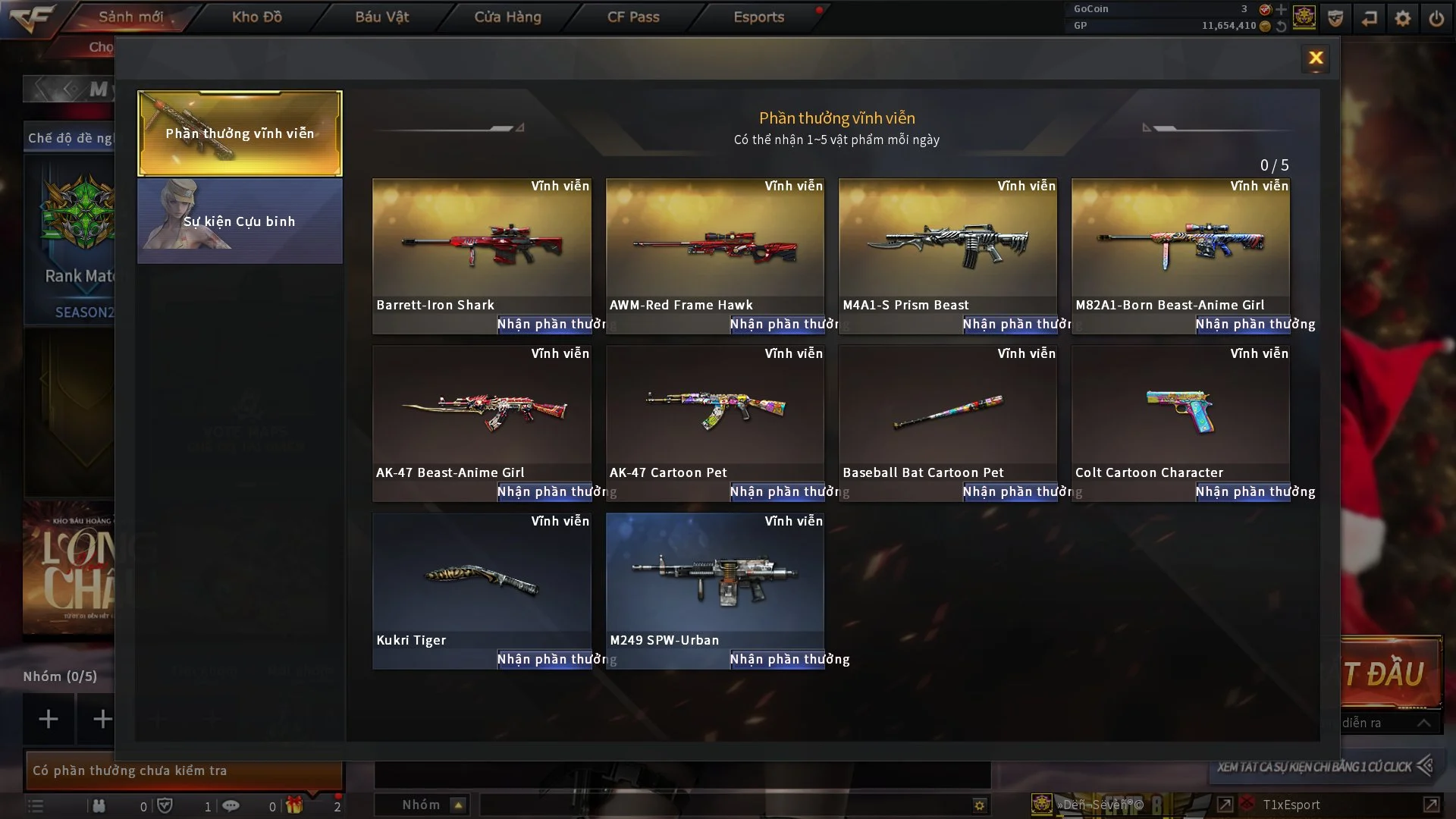This screenshot has width=1456, height=819.
Task: Switch to the Sự kiện Cựu binh tab
Action: tap(240, 221)
